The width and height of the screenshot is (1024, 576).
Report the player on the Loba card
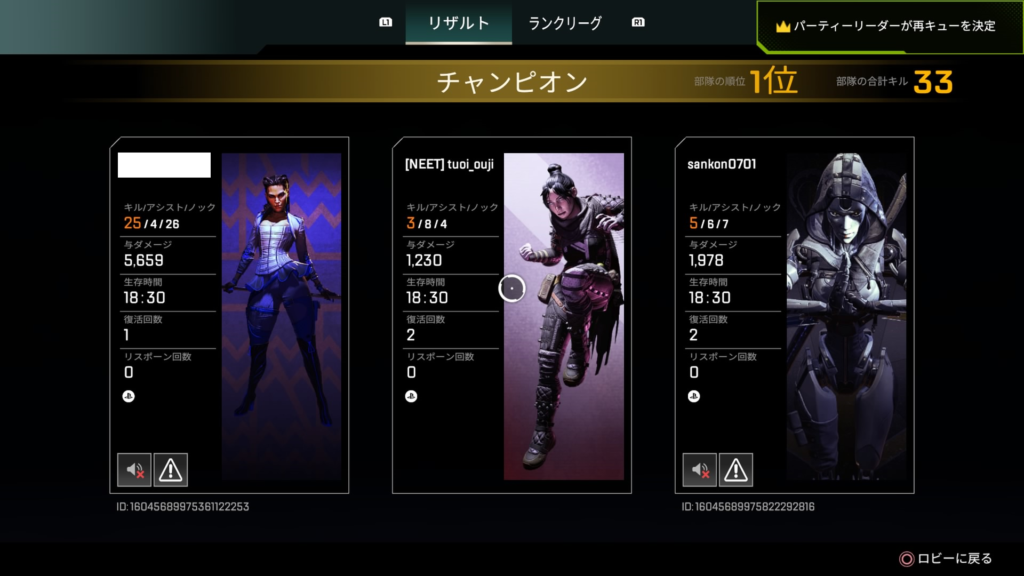tap(171, 469)
